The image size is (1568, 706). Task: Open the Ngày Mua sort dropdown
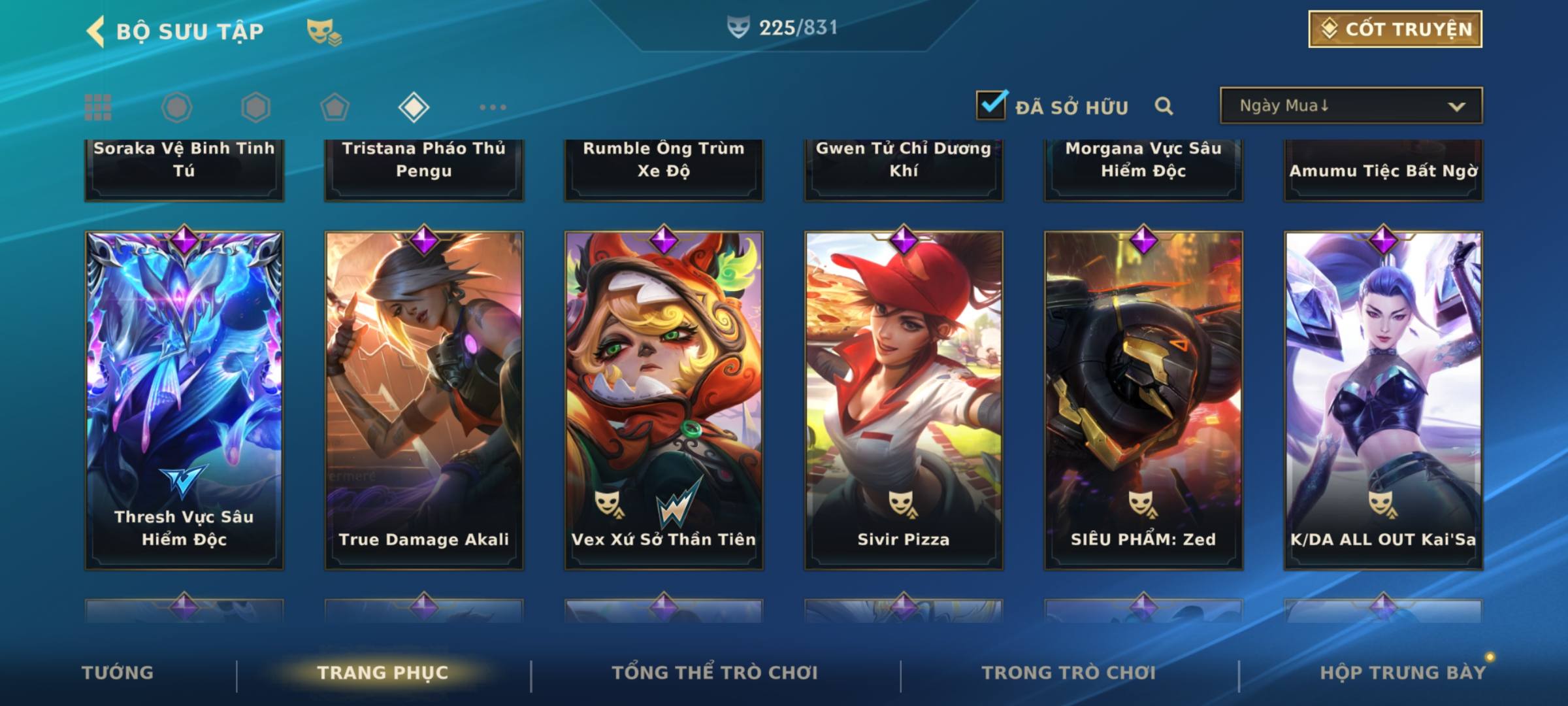click(x=1350, y=106)
